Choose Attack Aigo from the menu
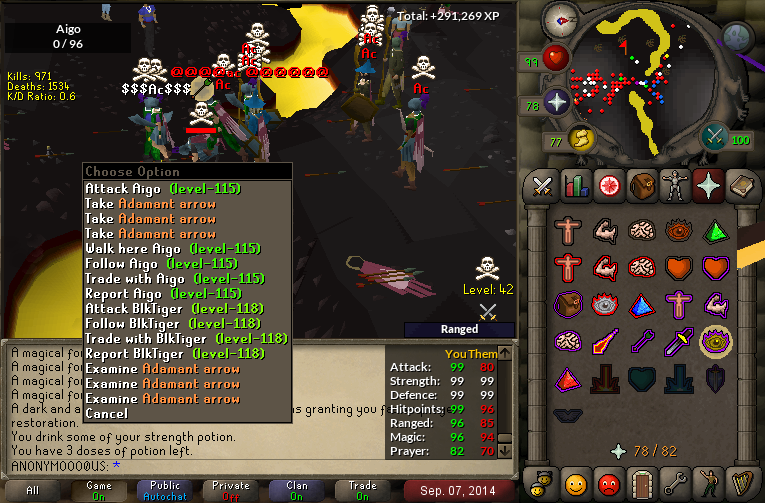Screen dimensions: 765x503 pyautogui.click(x=162, y=188)
